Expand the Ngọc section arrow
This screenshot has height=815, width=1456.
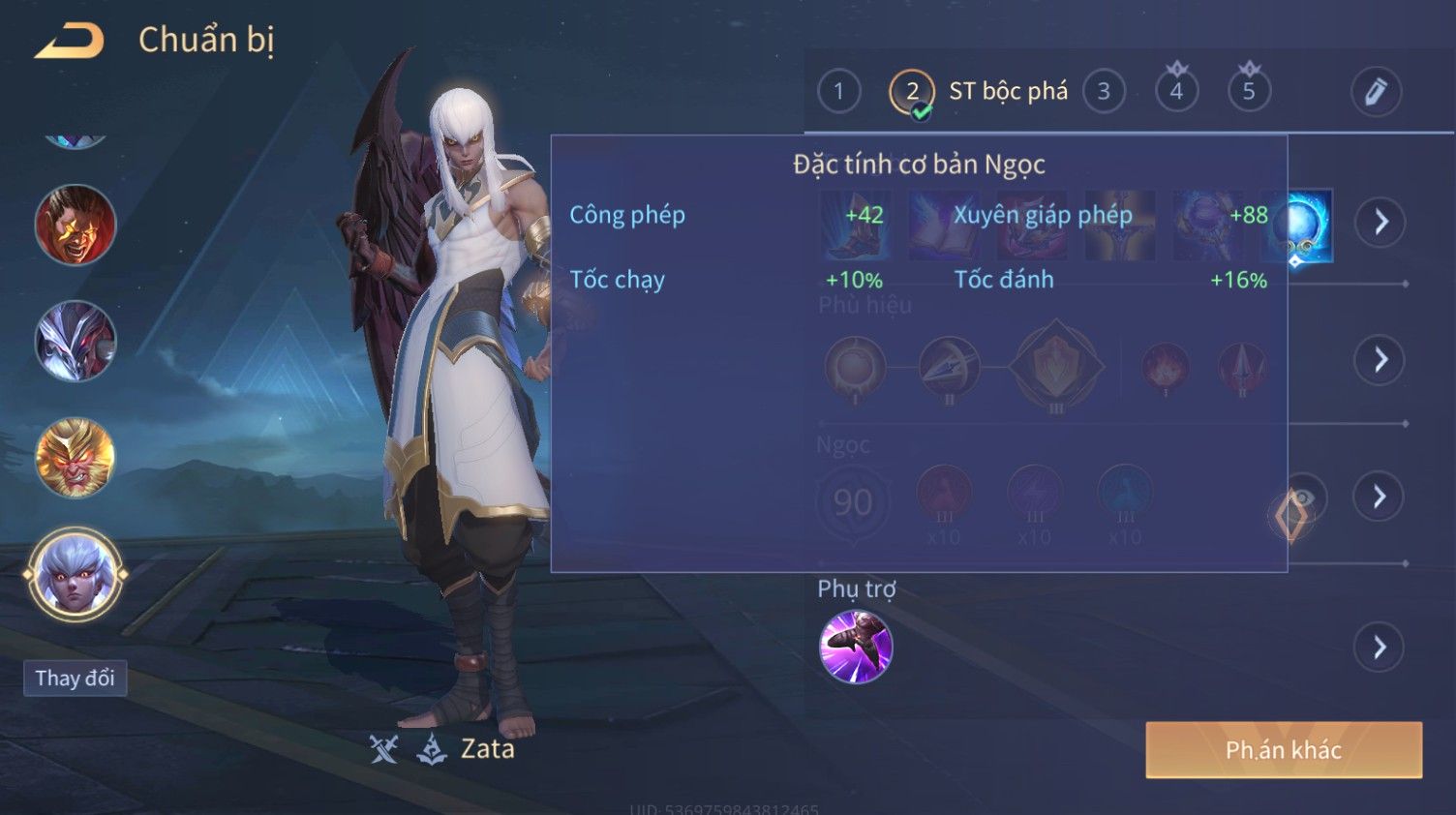pos(1380,498)
